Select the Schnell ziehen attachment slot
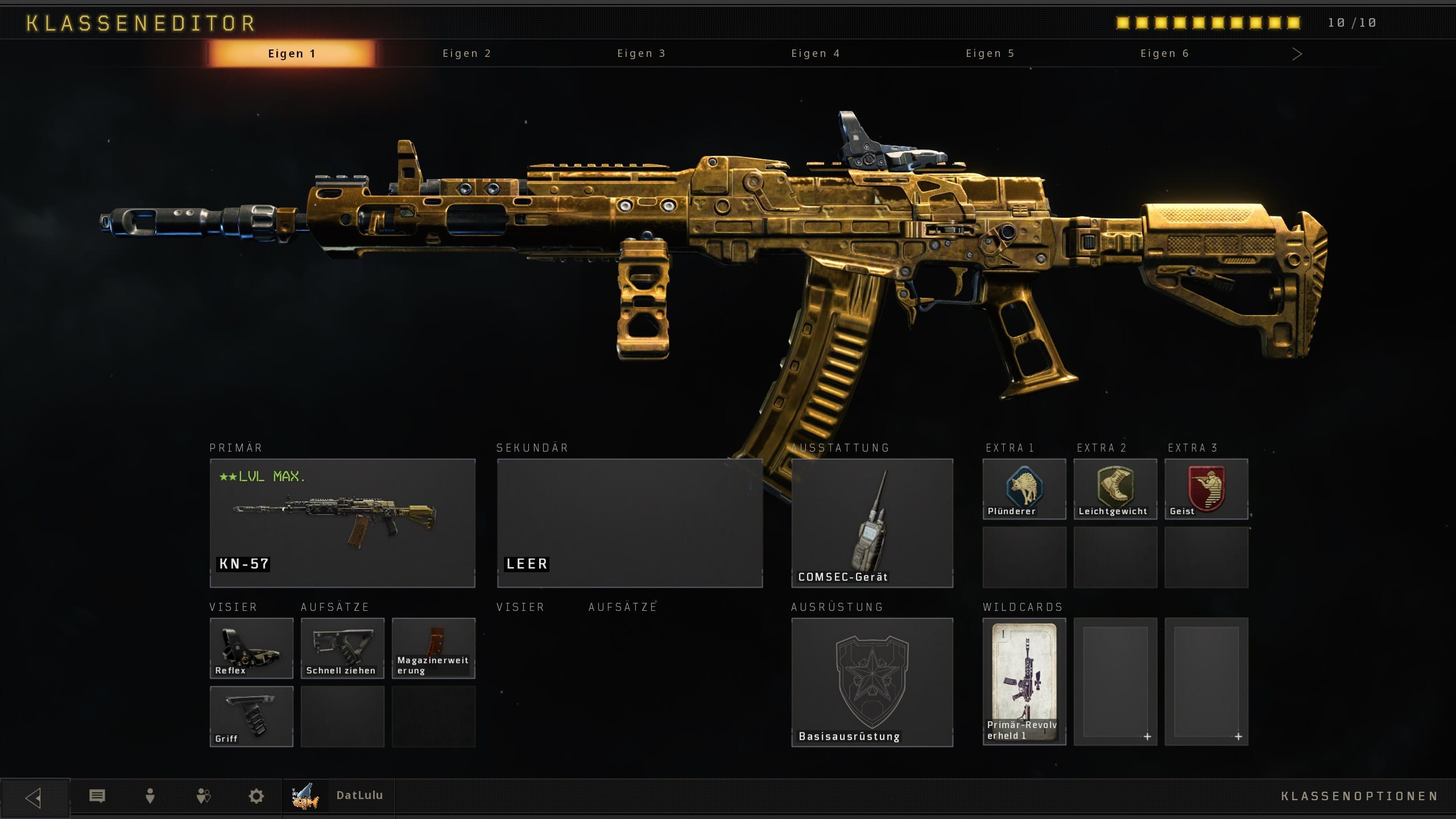1456x819 pixels. pyautogui.click(x=342, y=648)
